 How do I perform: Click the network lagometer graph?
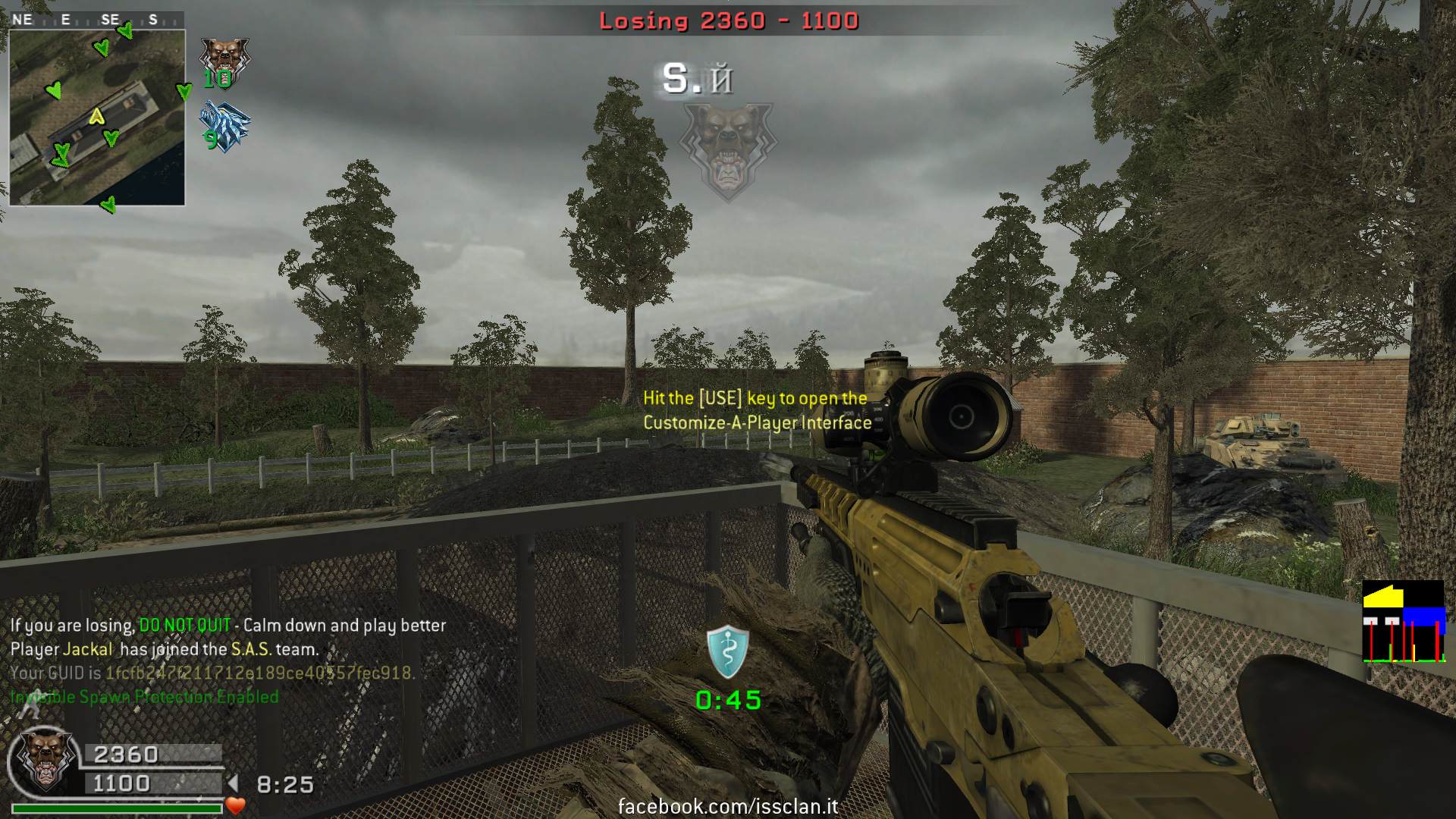(1403, 622)
